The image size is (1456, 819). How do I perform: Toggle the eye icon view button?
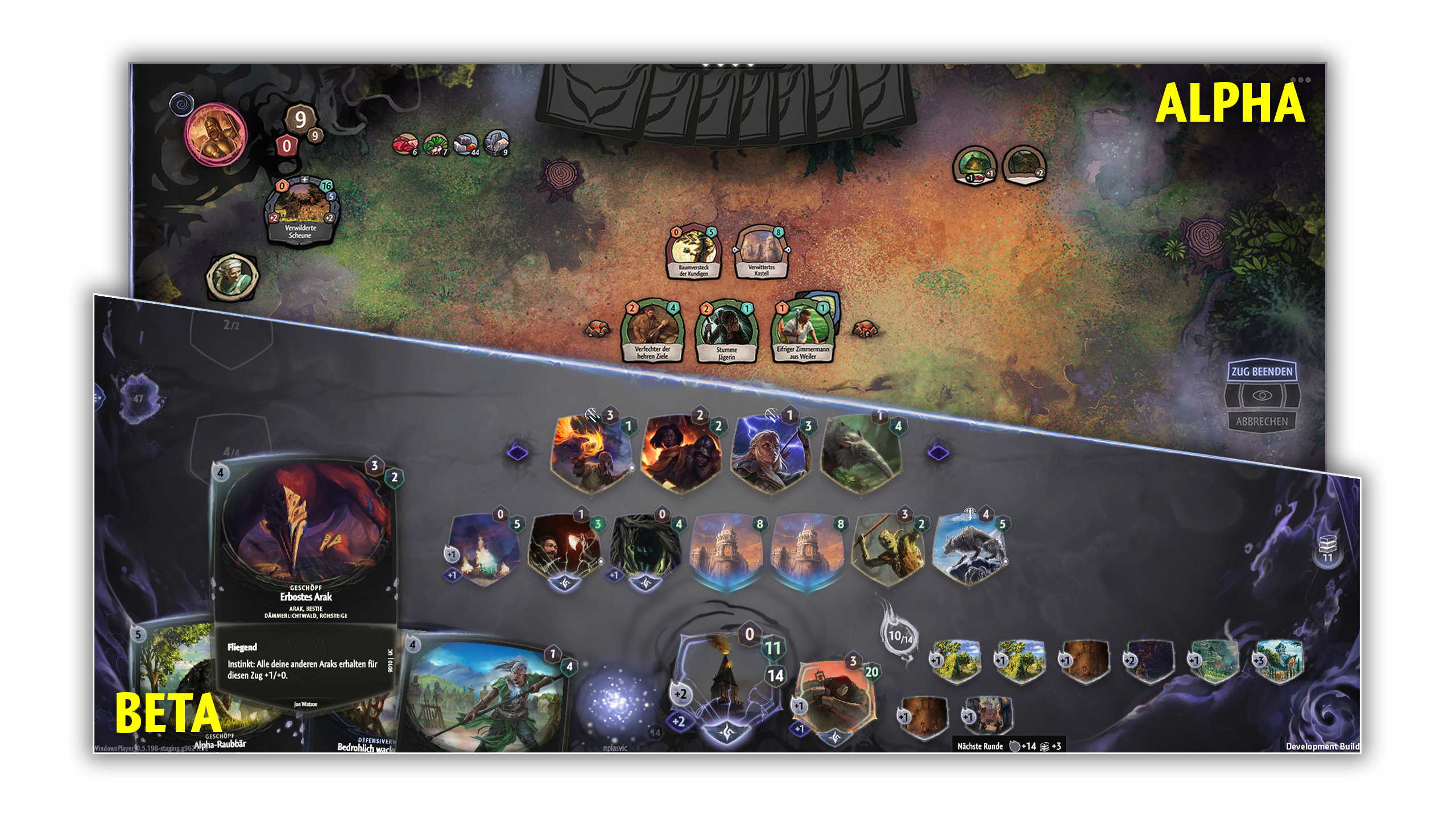1261,396
